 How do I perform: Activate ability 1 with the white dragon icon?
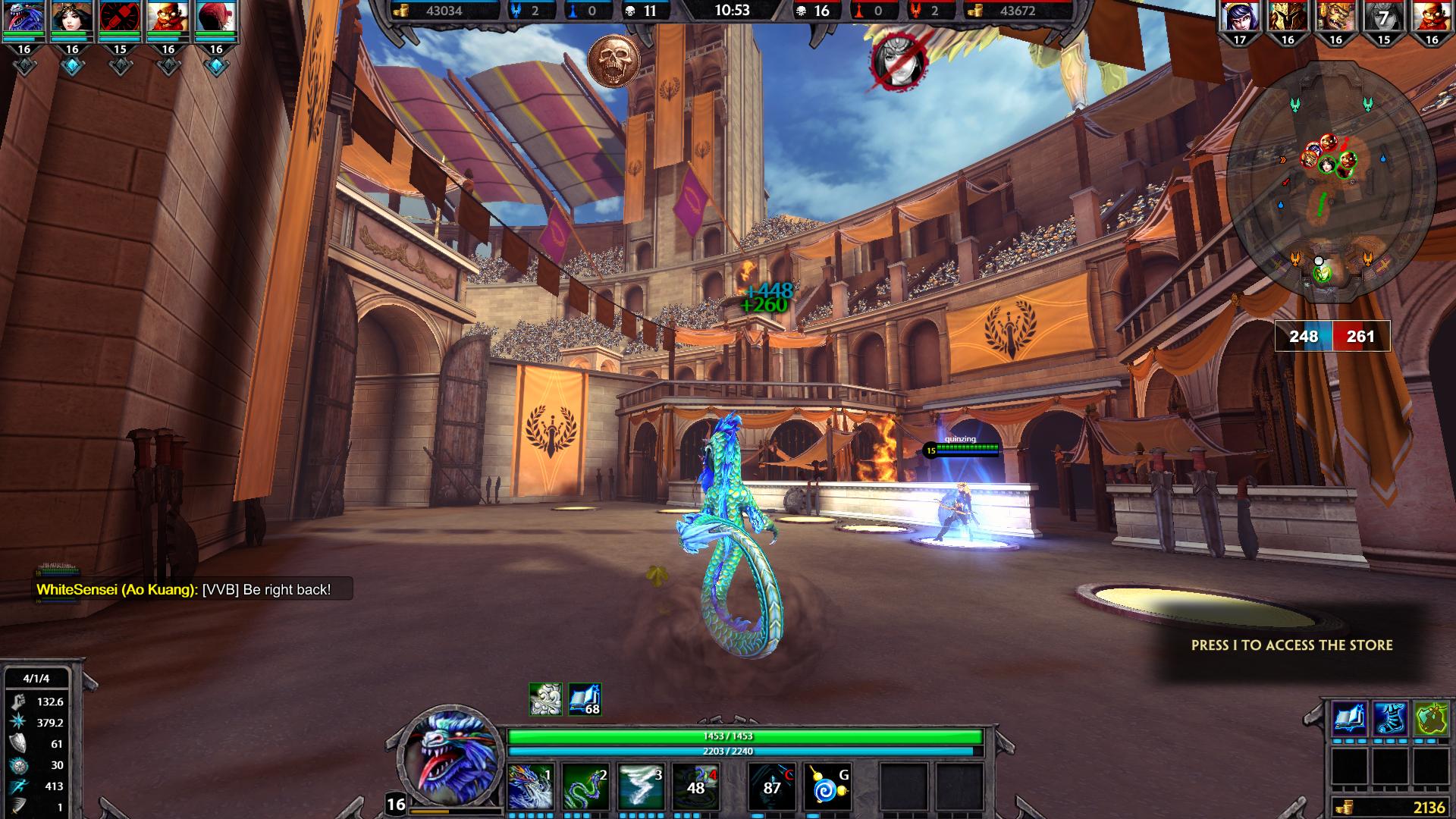[x=530, y=787]
